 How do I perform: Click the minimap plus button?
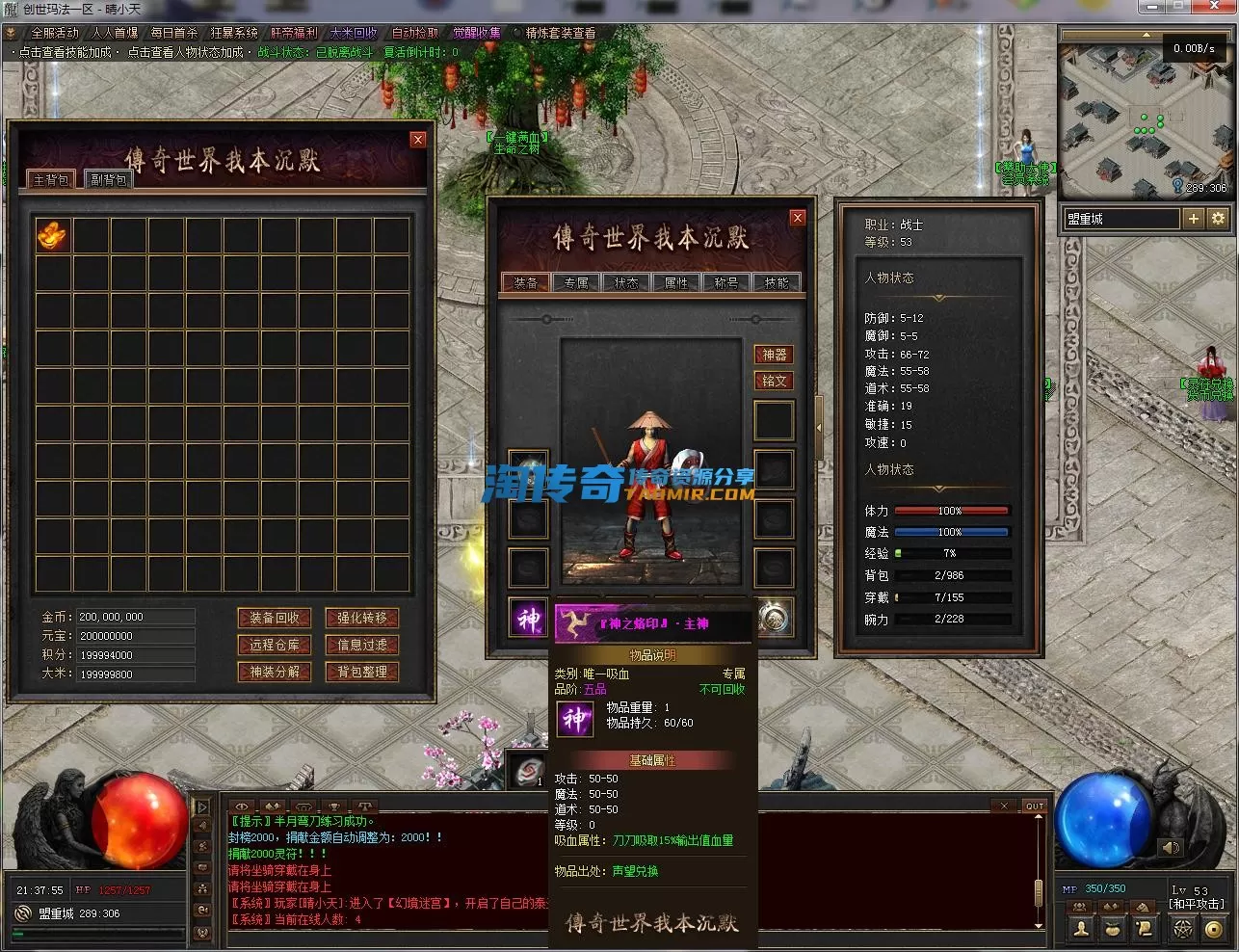pyautogui.click(x=1194, y=219)
